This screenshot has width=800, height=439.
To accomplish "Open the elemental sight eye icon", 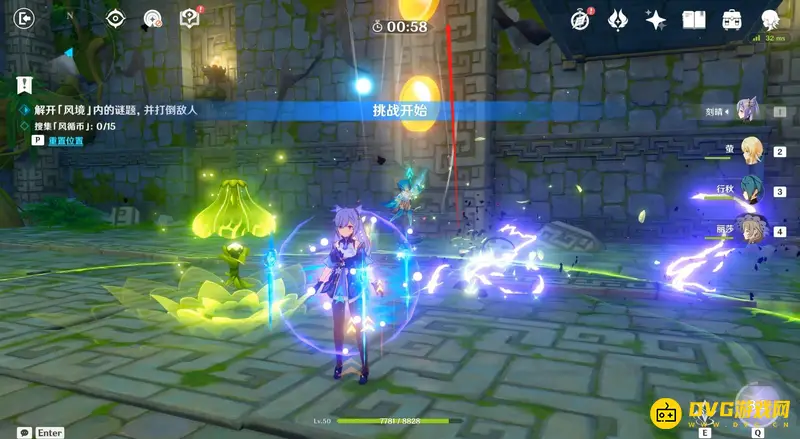I will click(115, 18).
